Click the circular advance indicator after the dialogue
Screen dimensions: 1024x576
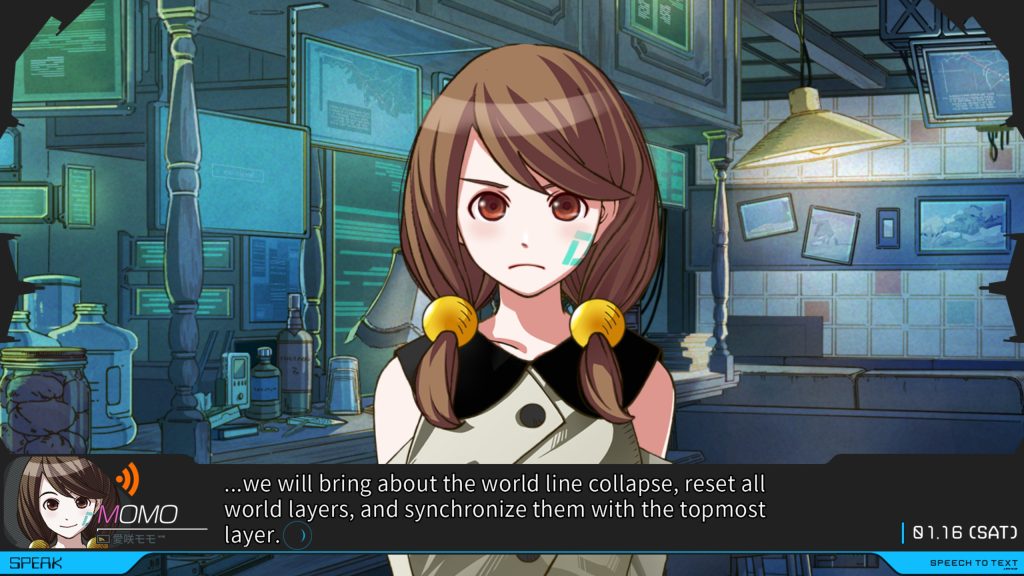click(x=298, y=536)
